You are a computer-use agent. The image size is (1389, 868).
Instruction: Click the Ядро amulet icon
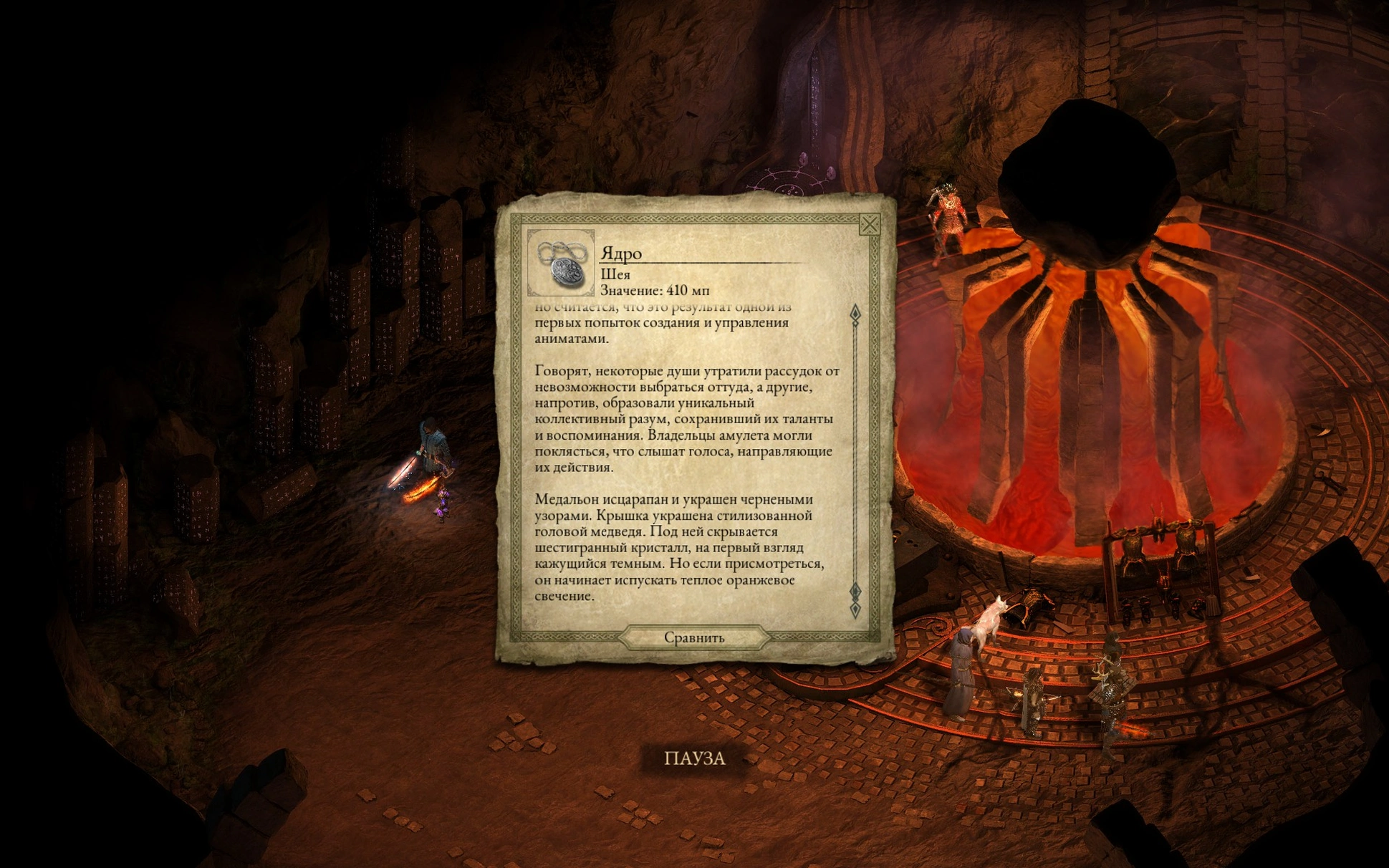click(561, 263)
